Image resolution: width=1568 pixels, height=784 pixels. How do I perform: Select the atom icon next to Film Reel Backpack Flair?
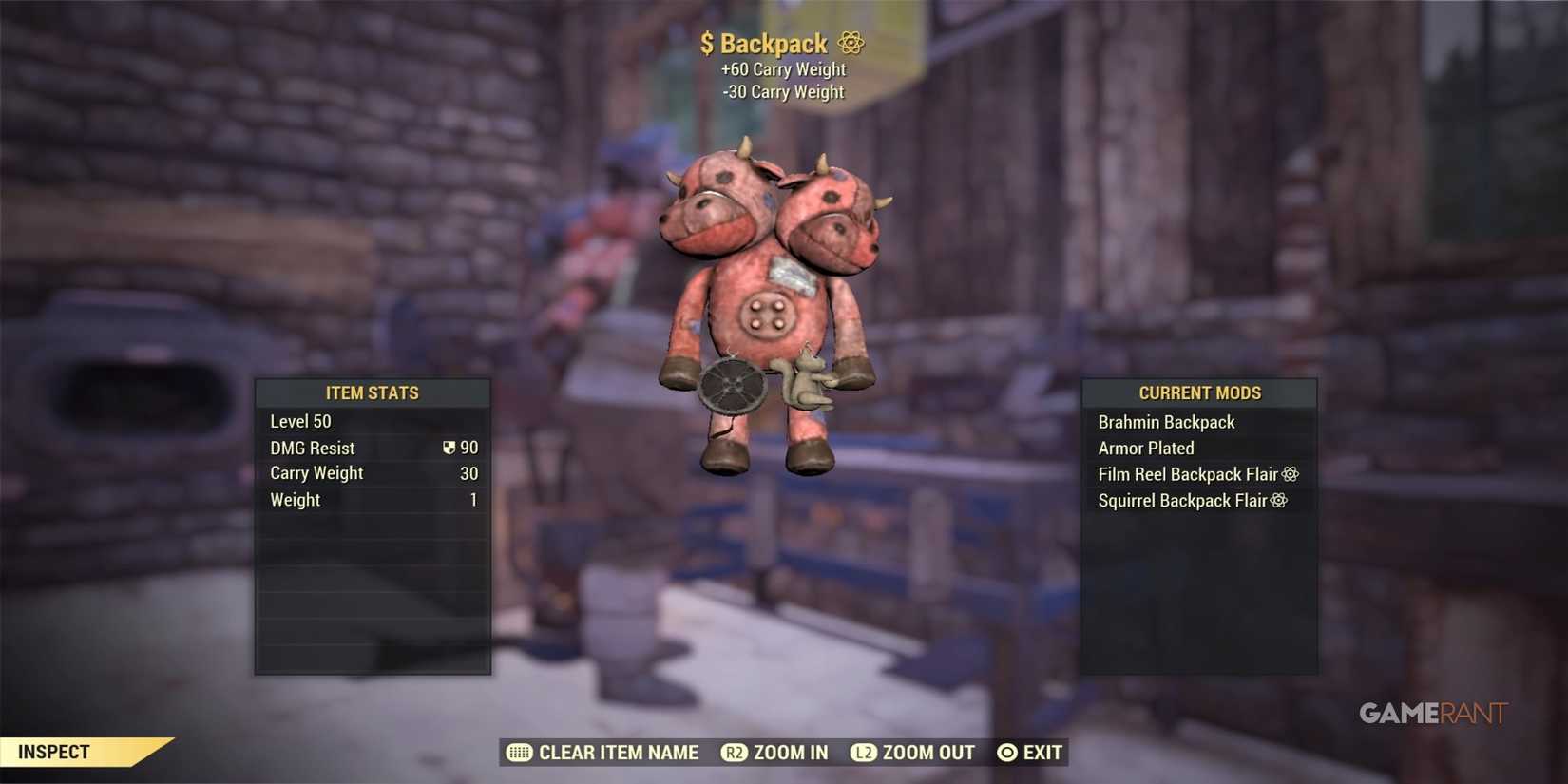1291,473
